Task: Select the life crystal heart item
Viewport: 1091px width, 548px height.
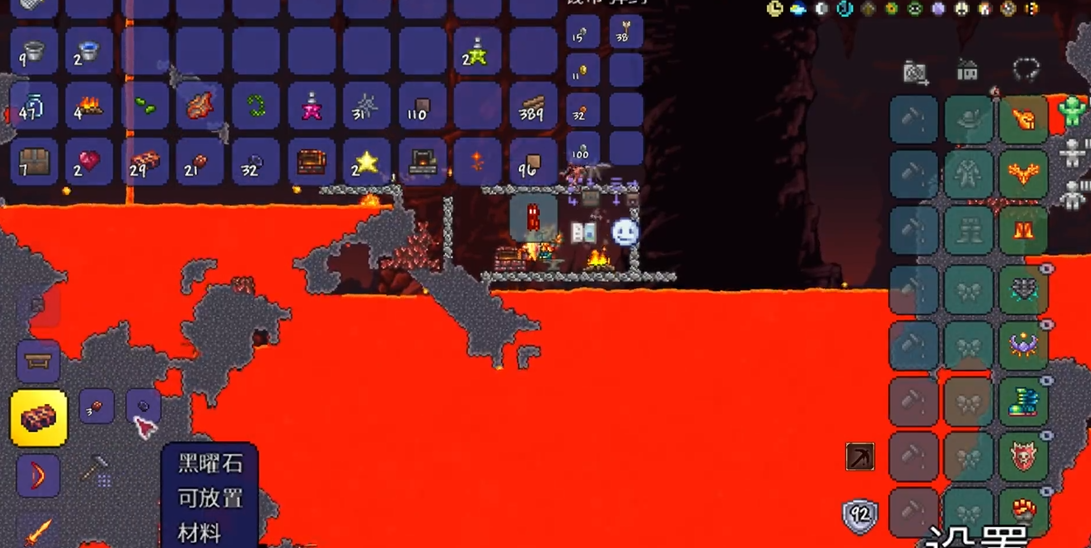Action: point(89,162)
